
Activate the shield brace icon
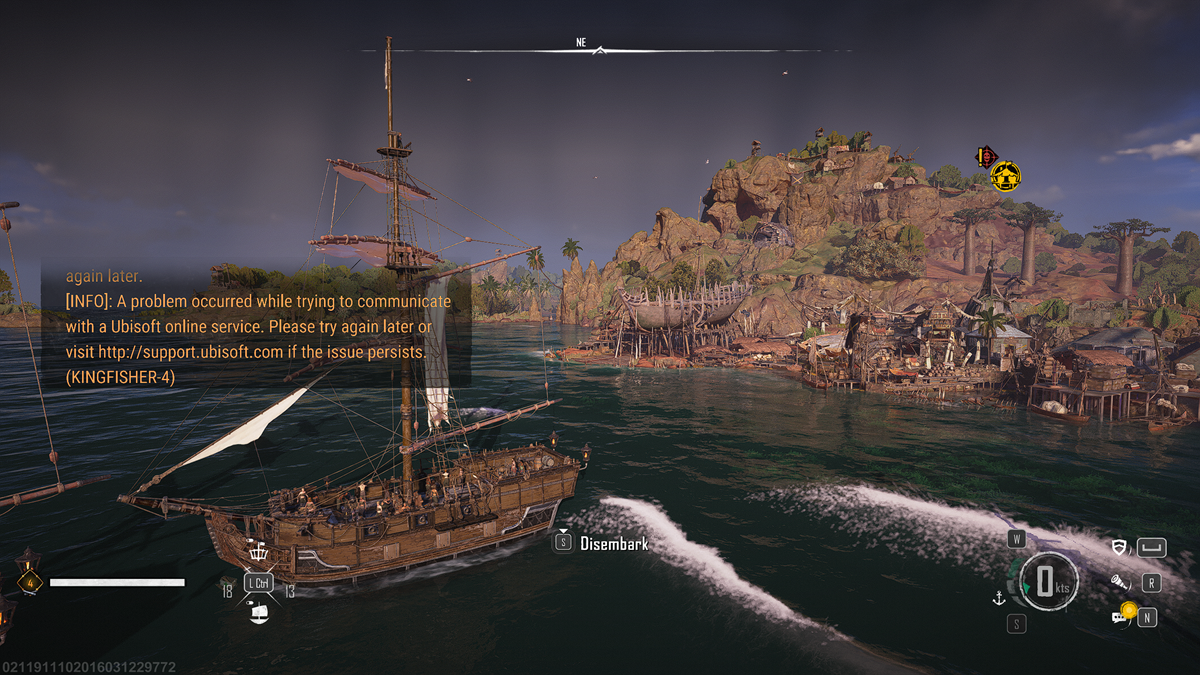coord(1119,547)
